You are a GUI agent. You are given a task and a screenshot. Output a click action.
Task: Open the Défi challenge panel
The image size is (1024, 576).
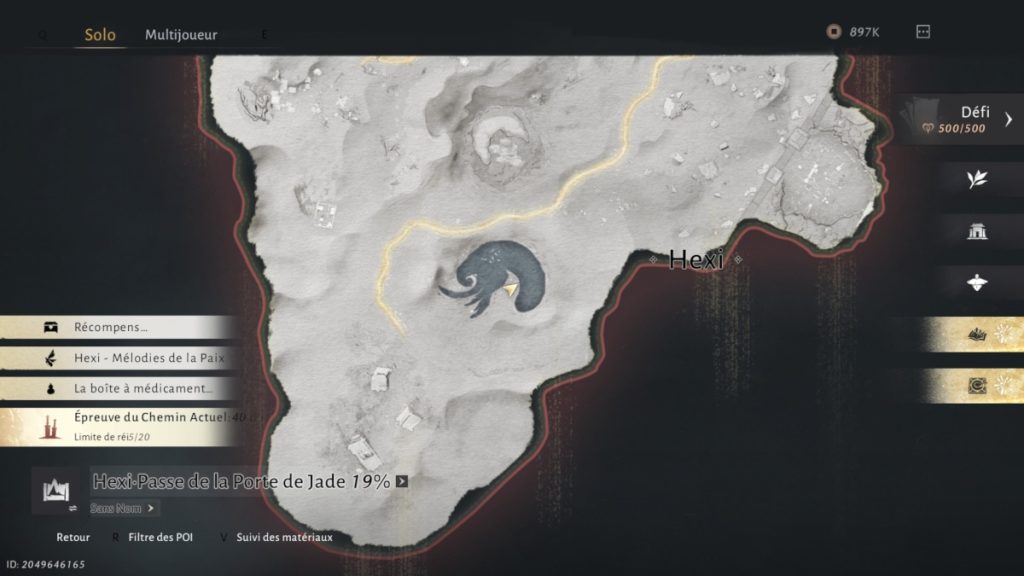[x=961, y=120]
